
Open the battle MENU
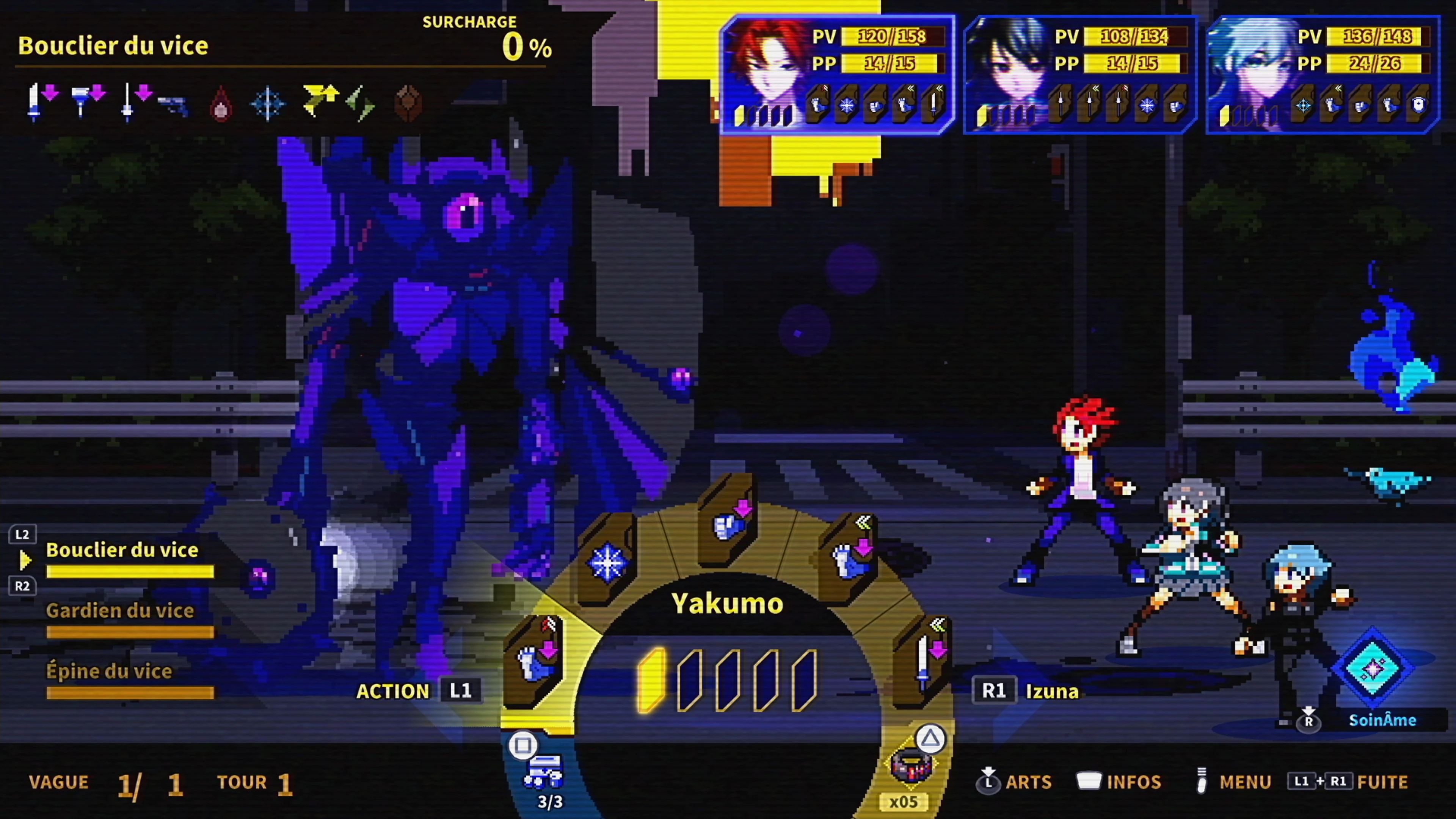click(1235, 782)
